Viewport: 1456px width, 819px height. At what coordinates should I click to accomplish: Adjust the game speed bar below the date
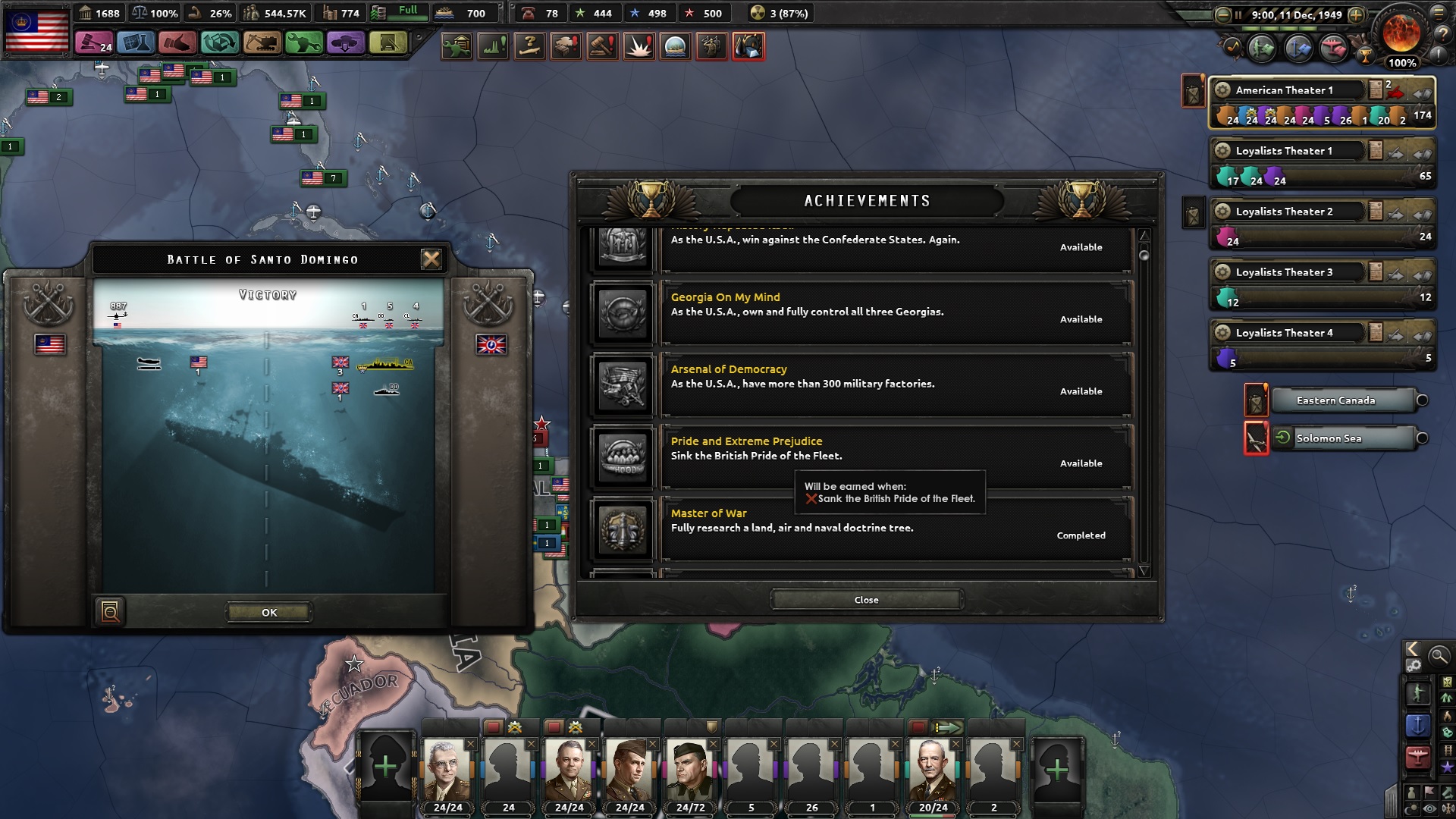1289,28
